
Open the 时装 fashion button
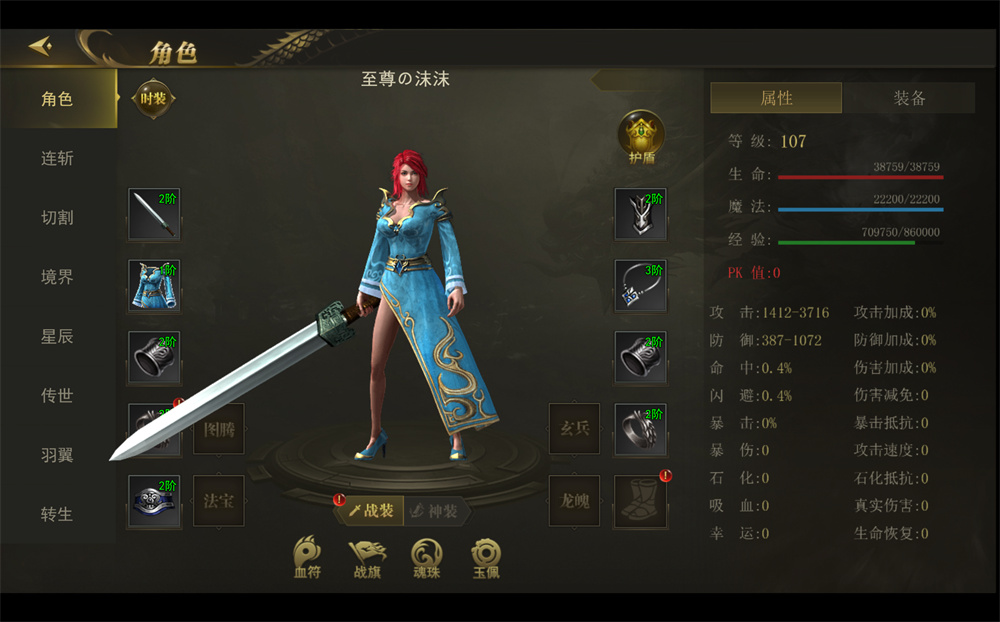153,99
